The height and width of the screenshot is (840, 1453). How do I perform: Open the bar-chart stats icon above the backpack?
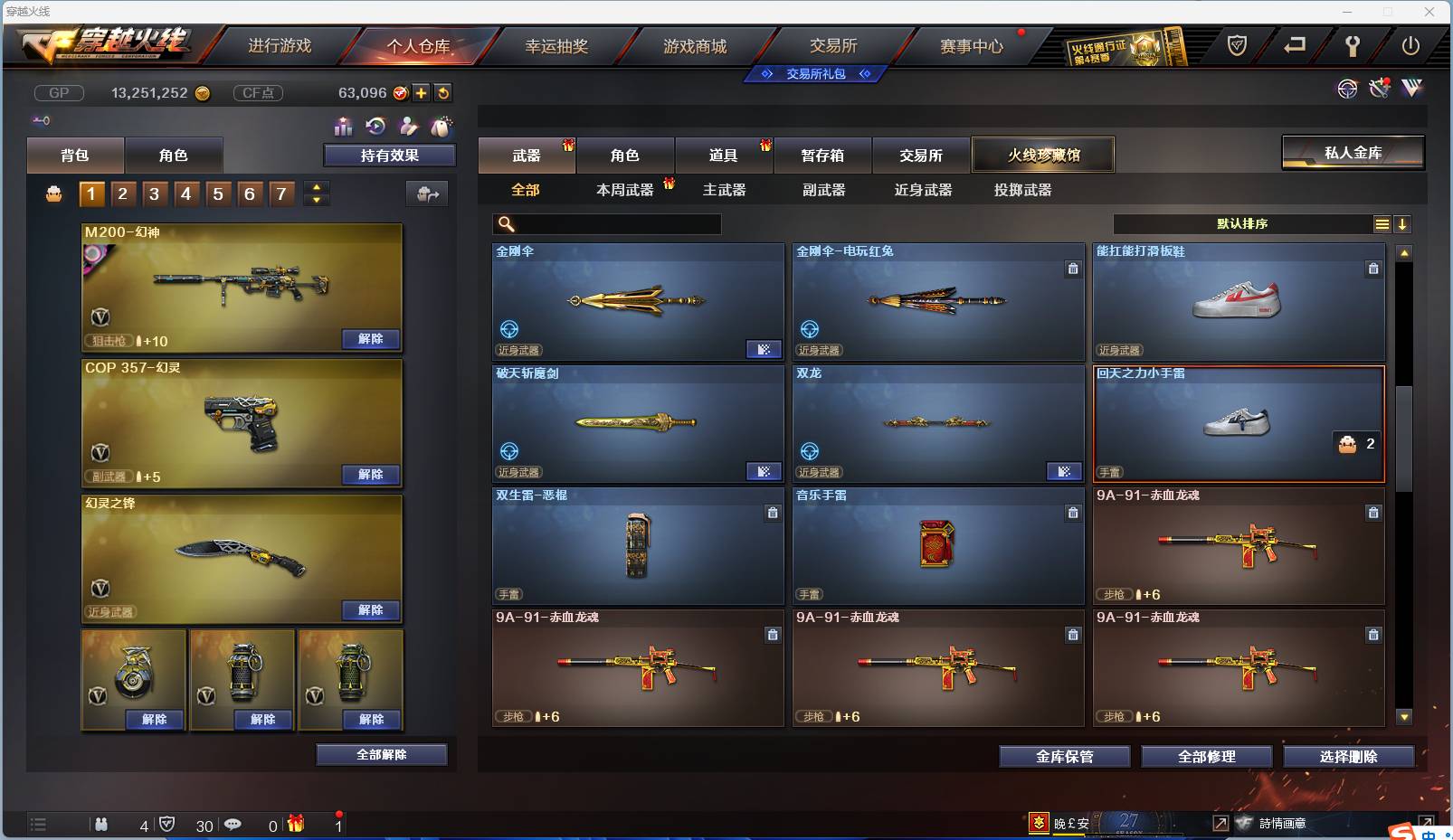[343, 127]
